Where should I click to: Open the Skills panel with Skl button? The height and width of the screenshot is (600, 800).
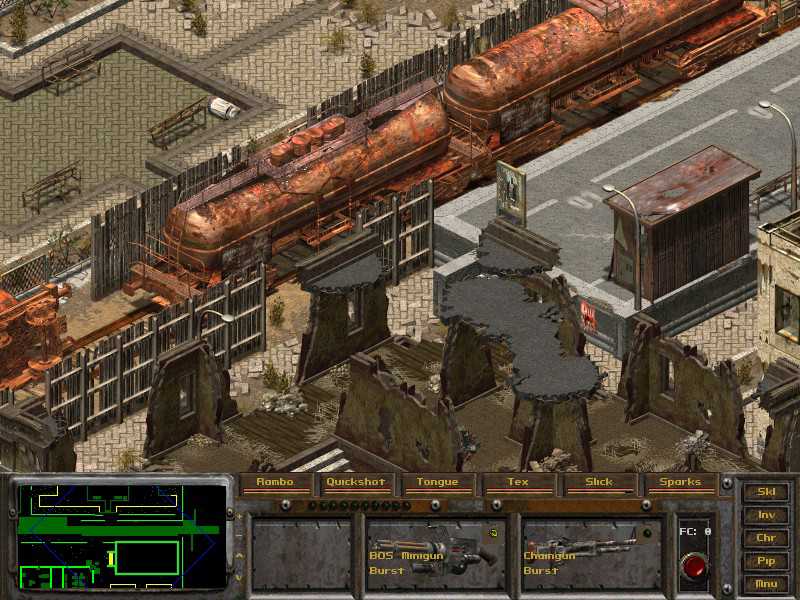point(766,492)
